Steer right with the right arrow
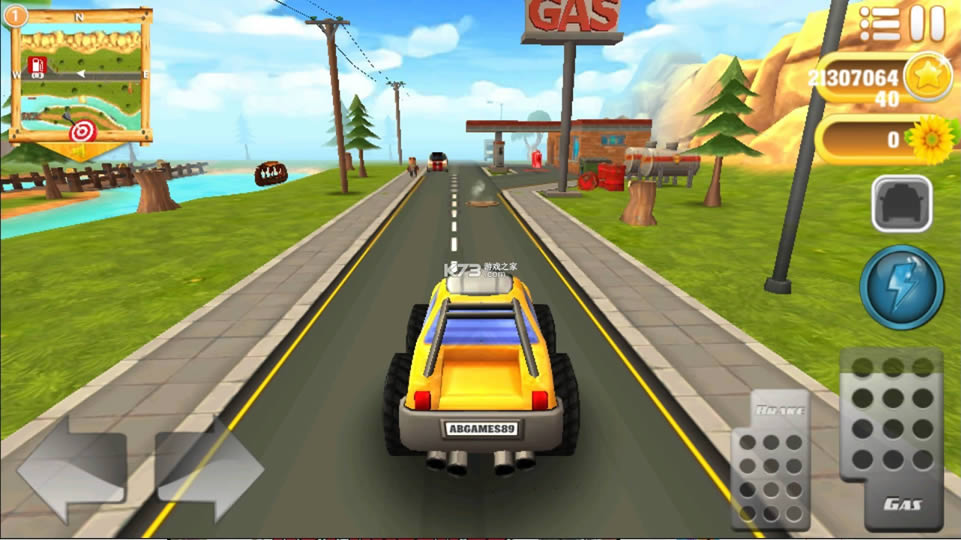The height and width of the screenshot is (540, 961). 209,469
